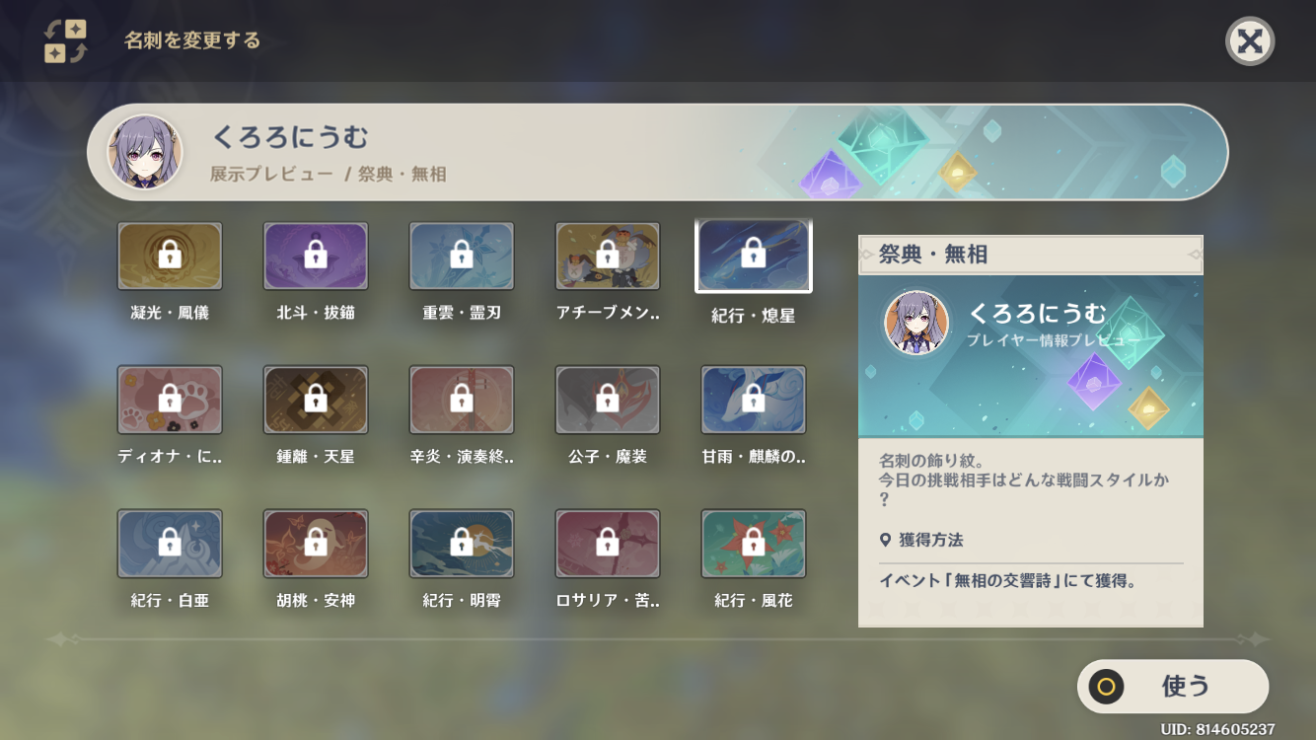Click the lock icon on the 紀行・風花 card
Screen dimensions: 1316x740
753,544
